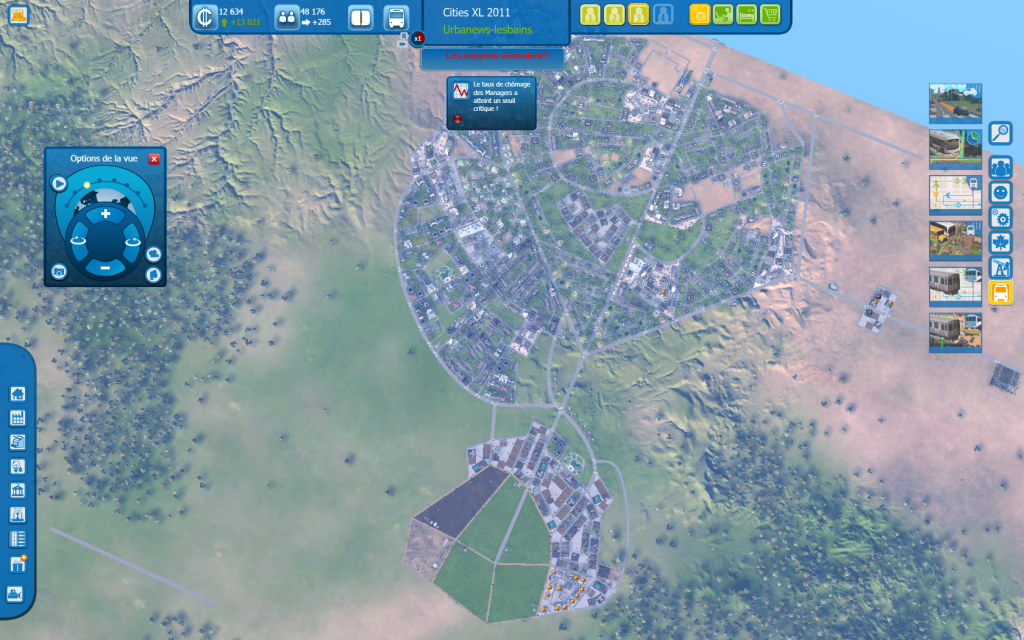
Task: Choose the bus route map thumbnail
Action: [x=955, y=195]
